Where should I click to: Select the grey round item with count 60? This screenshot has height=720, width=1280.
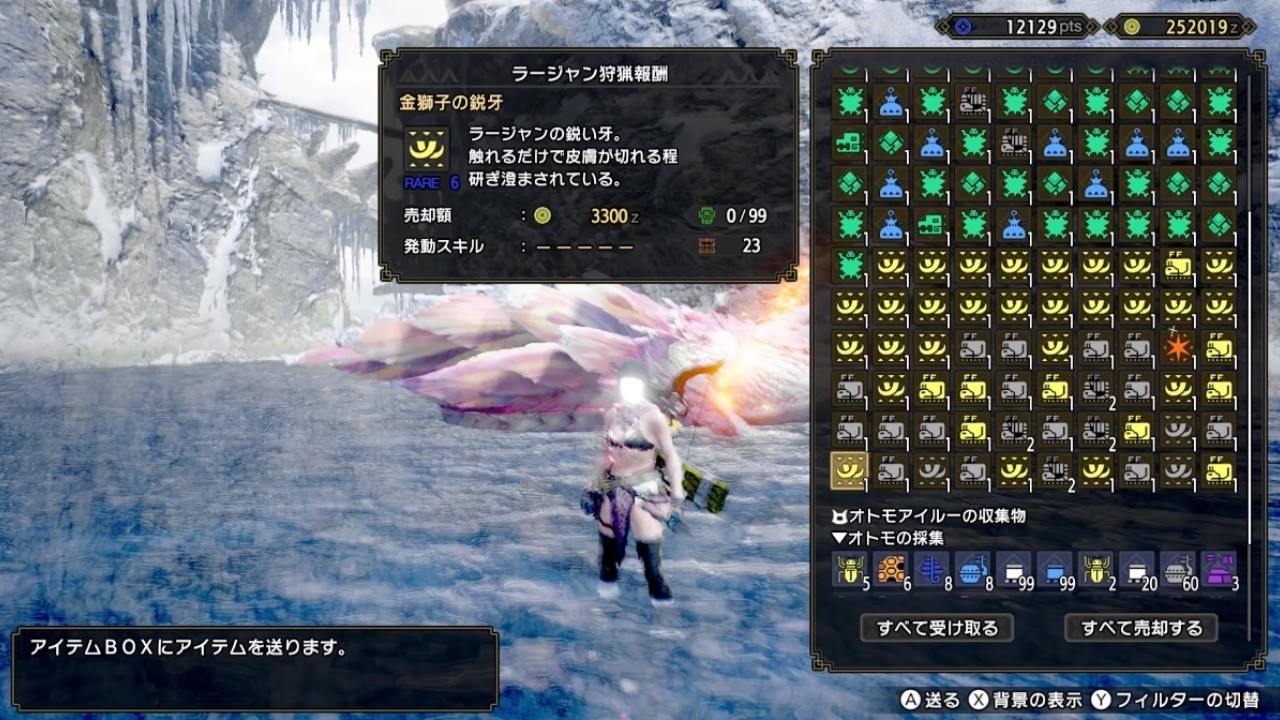[1177, 569]
